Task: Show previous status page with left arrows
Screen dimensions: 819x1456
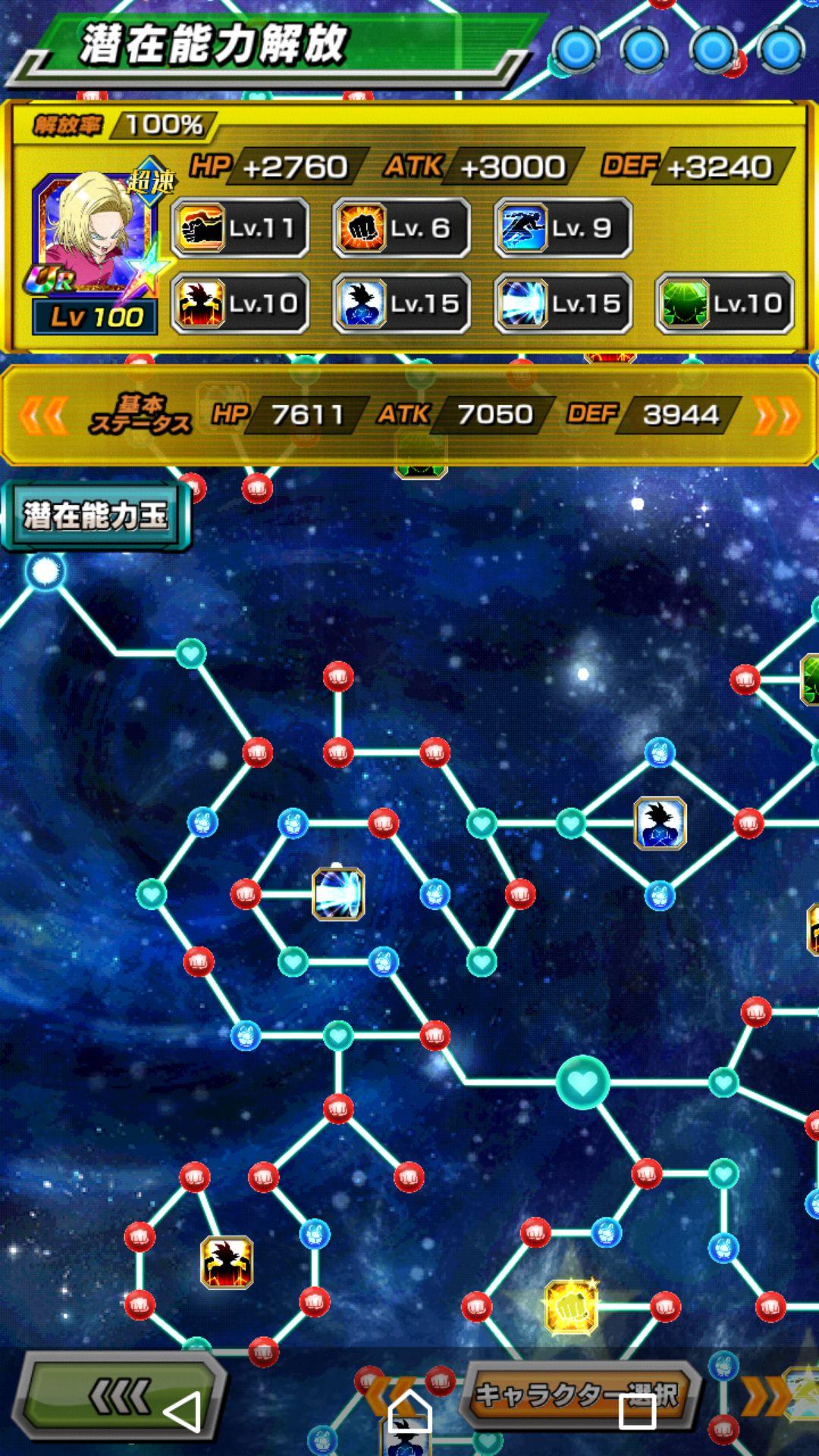Action: pos(43,415)
